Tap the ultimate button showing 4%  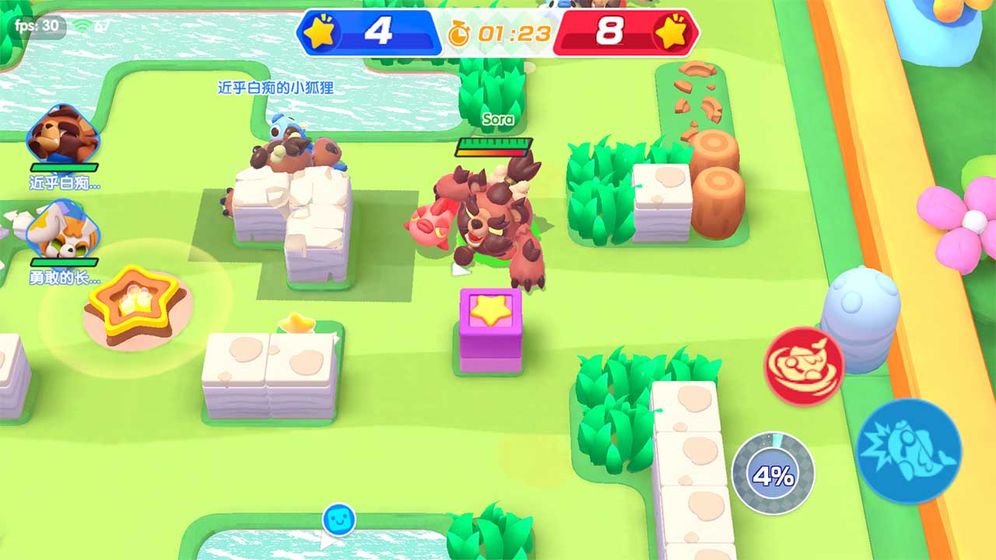772,474
